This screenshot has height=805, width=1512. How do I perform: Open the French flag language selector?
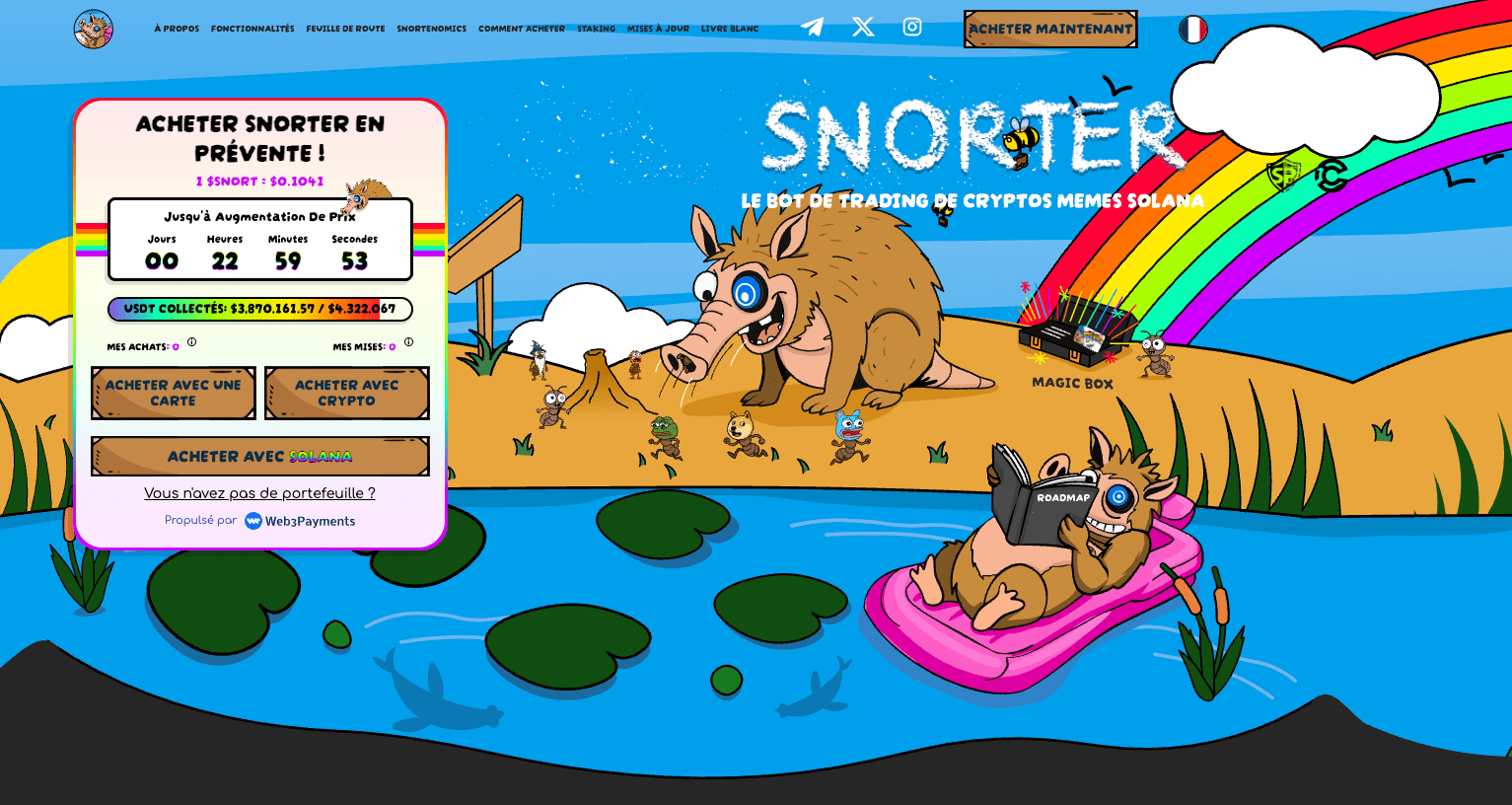1193,30
